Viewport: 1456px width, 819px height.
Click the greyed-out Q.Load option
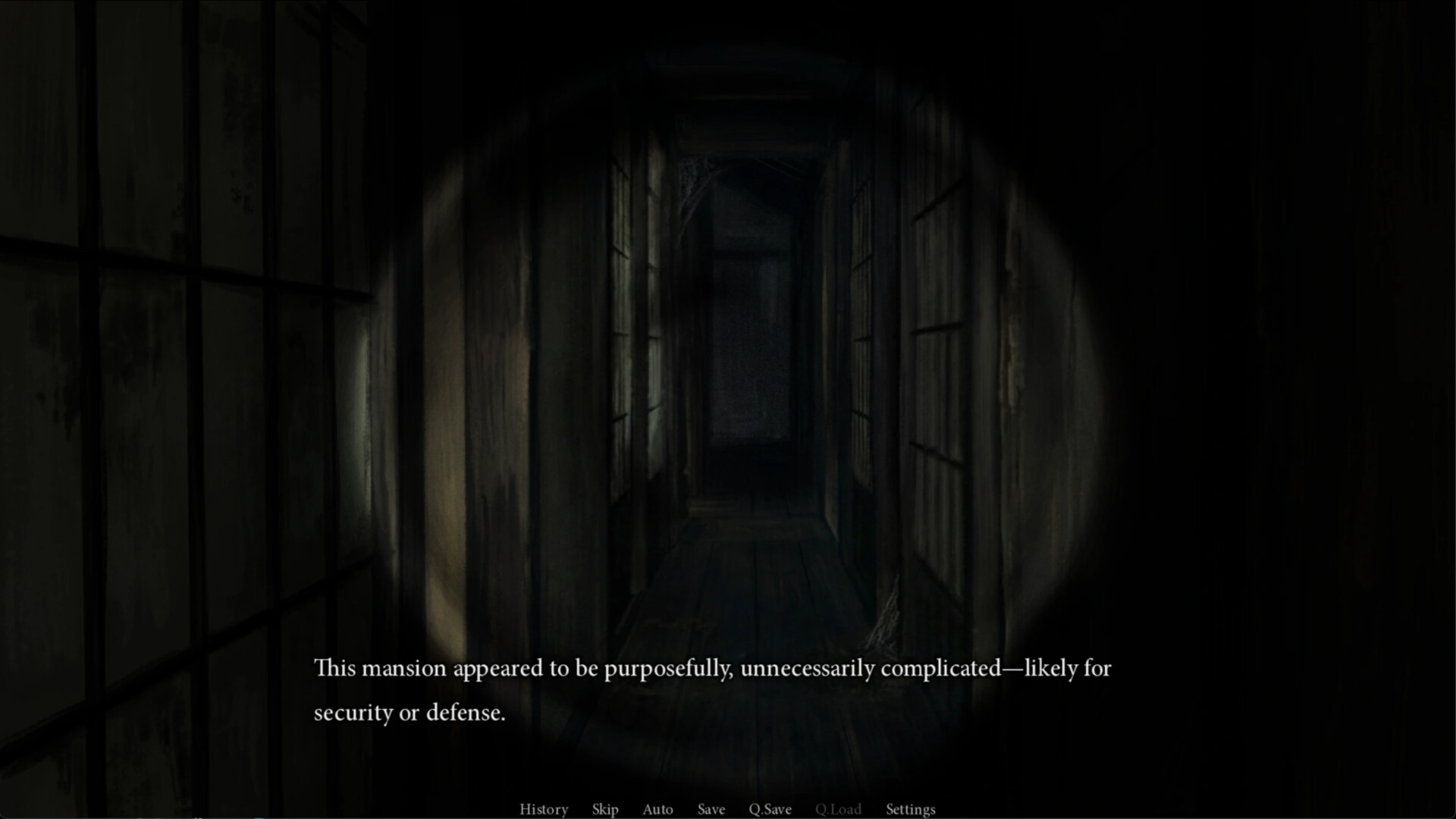[x=838, y=809]
